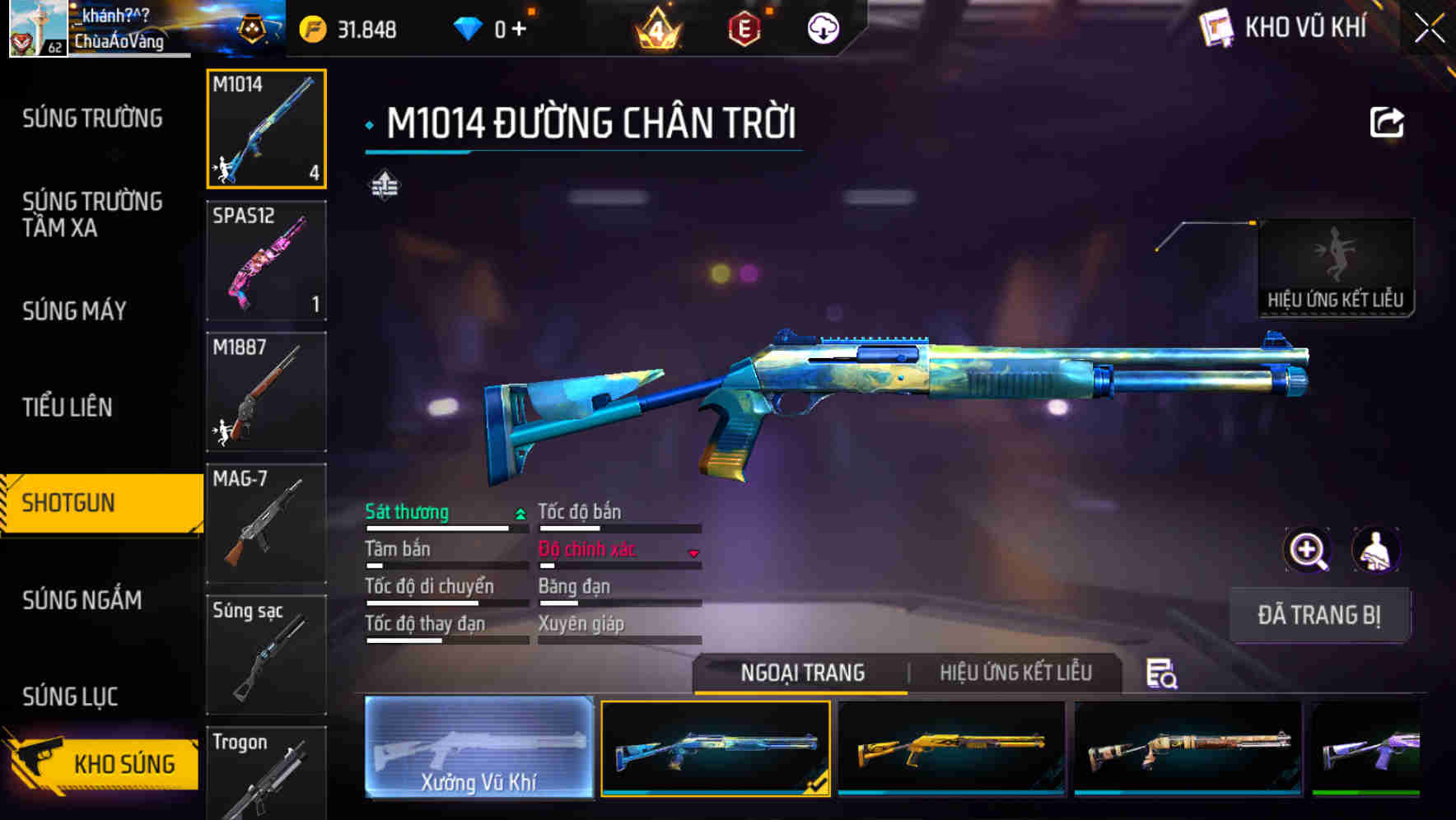Open the Súng Trường category
The image size is (1456, 820).
[x=92, y=119]
